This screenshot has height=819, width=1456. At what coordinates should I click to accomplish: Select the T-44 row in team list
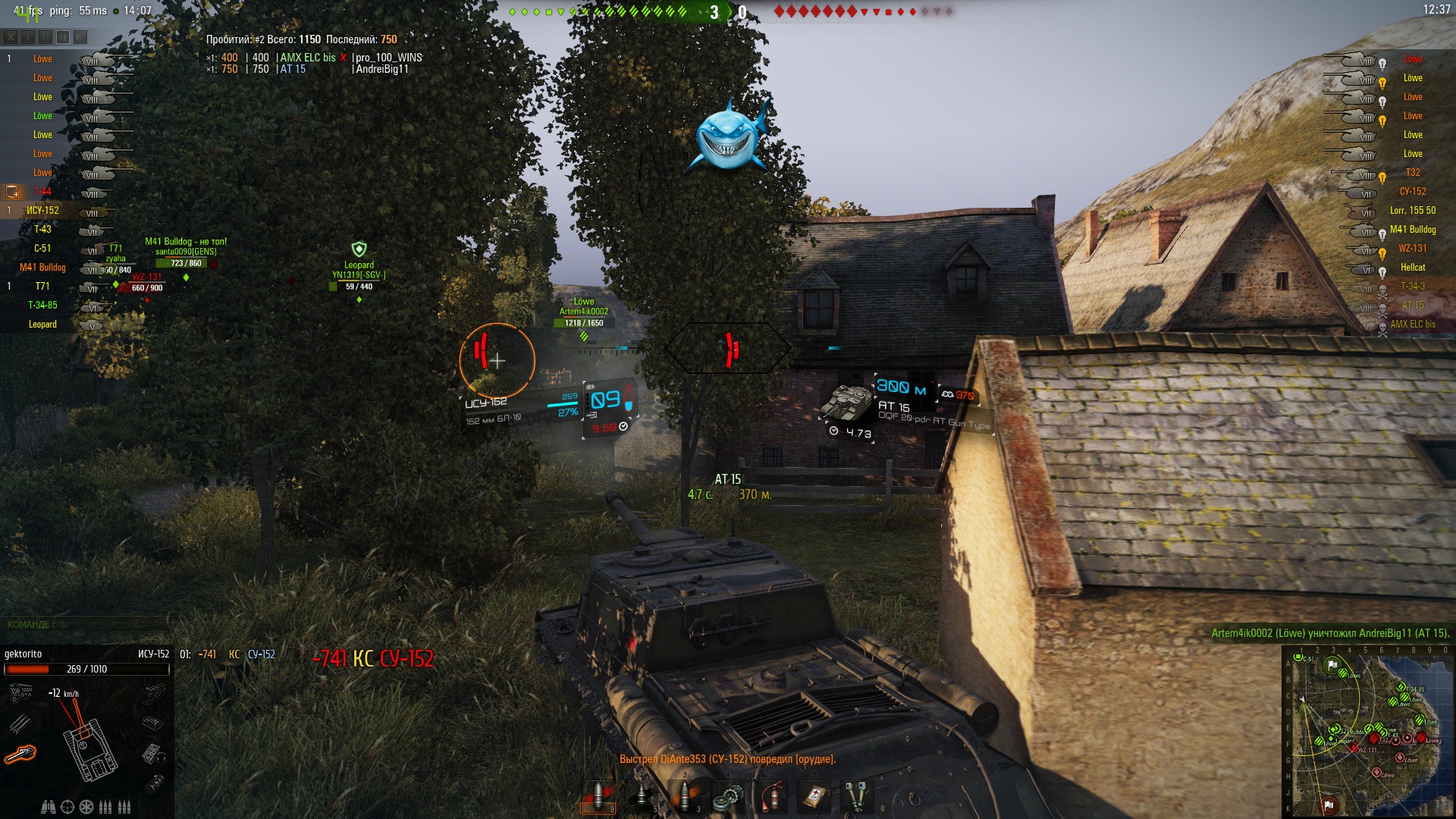coord(42,191)
